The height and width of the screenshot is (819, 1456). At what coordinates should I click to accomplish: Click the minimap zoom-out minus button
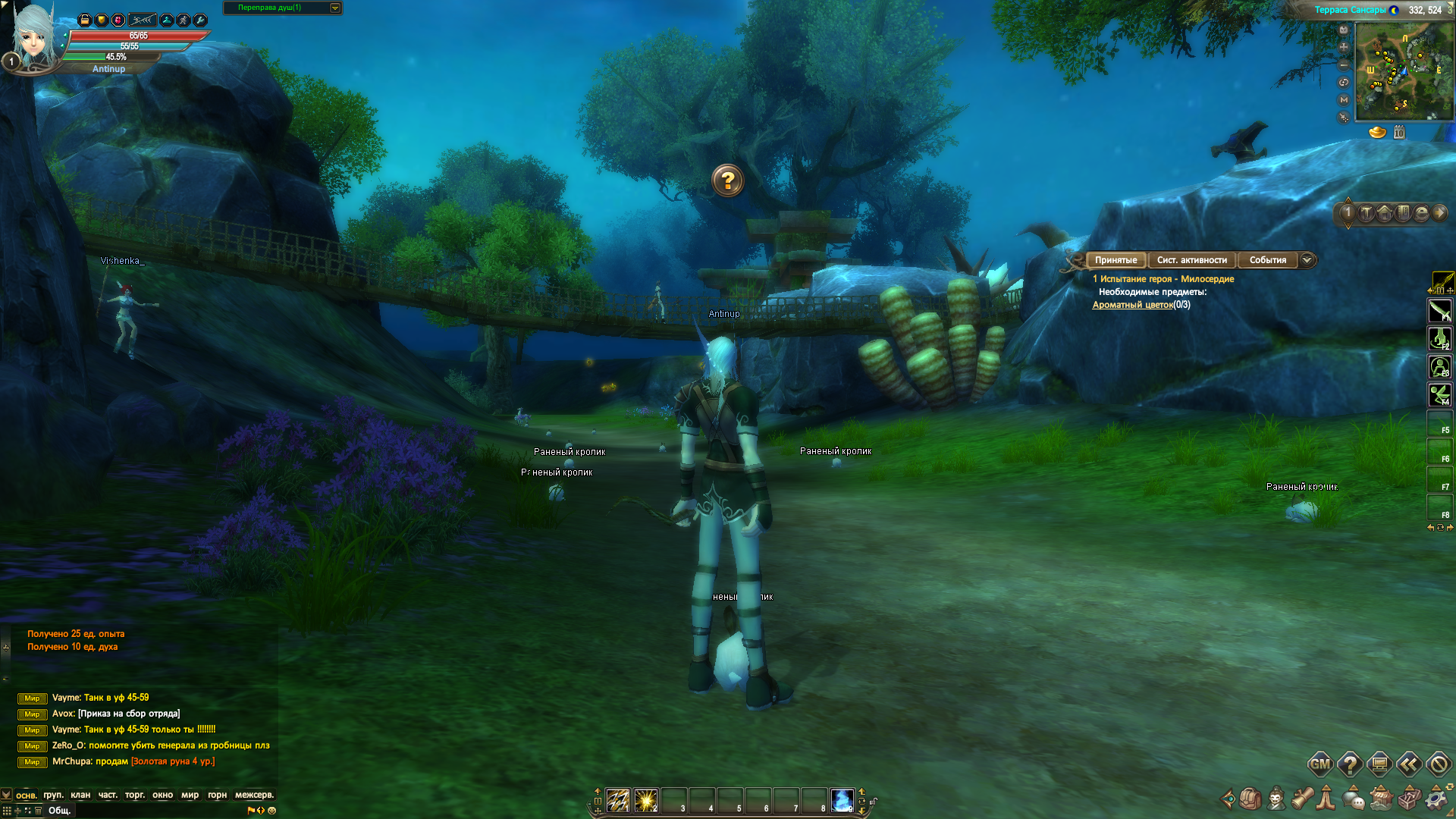[x=1344, y=65]
